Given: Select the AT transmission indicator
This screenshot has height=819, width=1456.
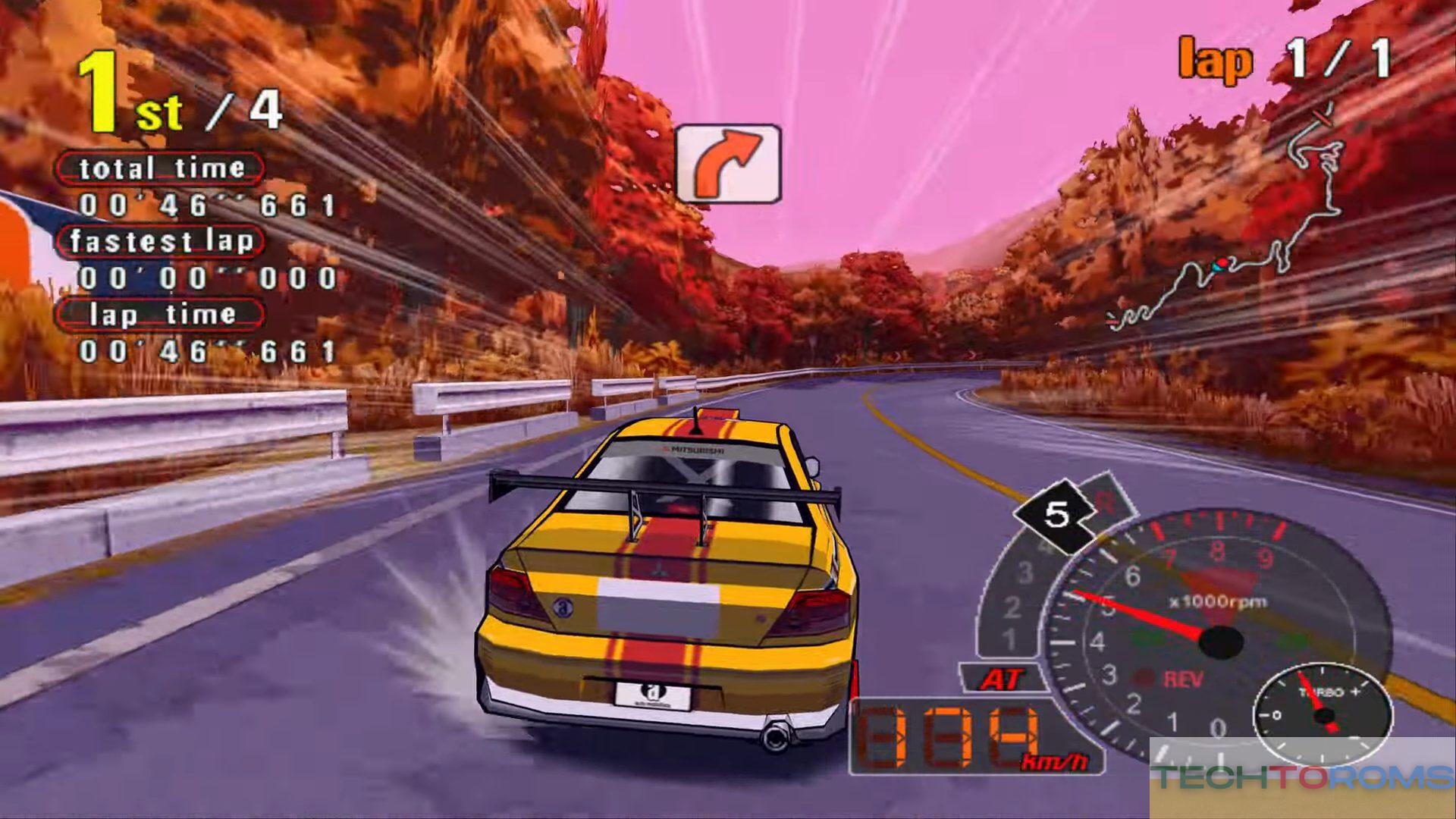Looking at the screenshot, I should 1002,679.
